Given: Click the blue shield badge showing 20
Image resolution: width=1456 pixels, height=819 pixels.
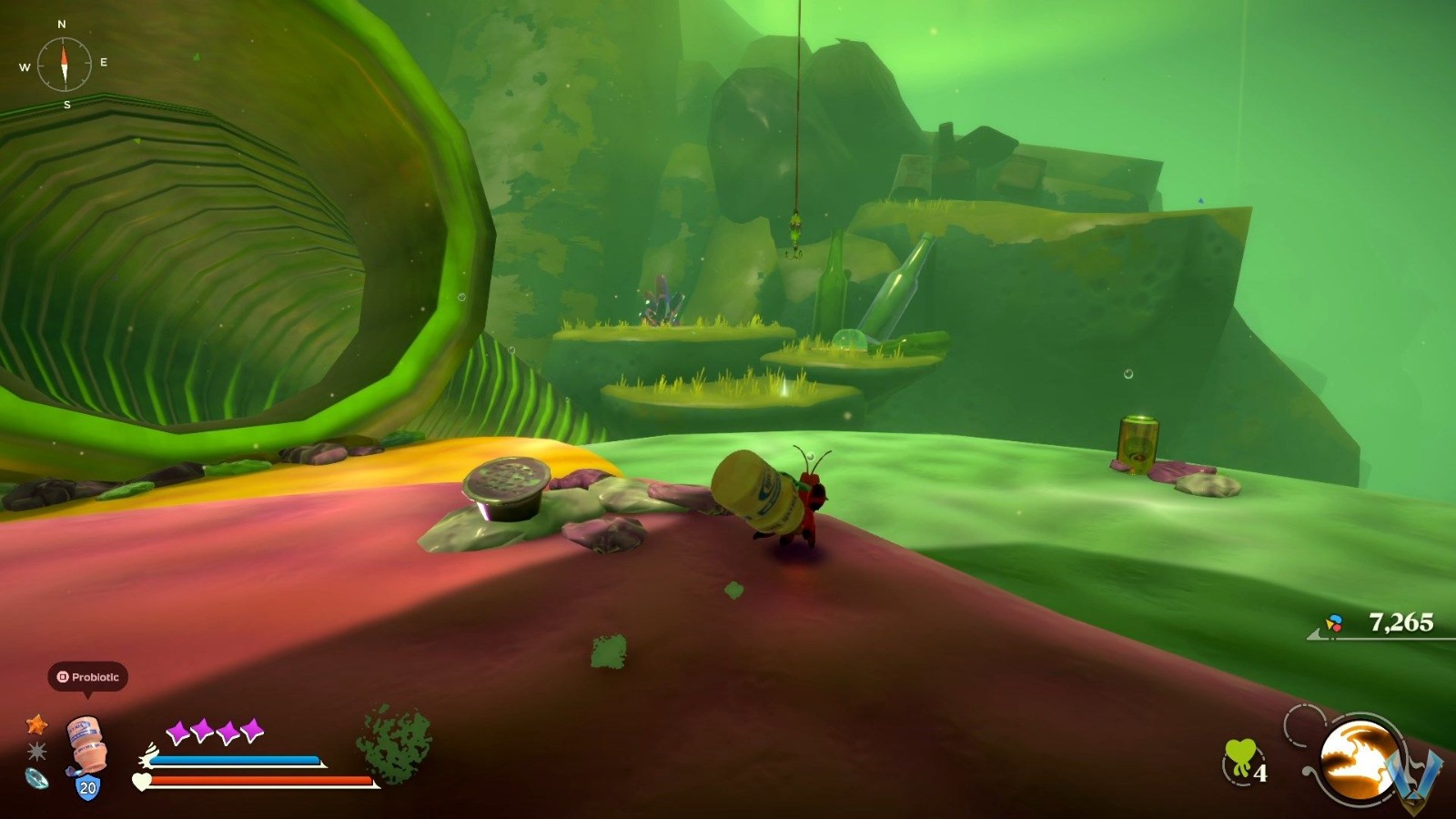Looking at the screenshot, I should point(86,787).
